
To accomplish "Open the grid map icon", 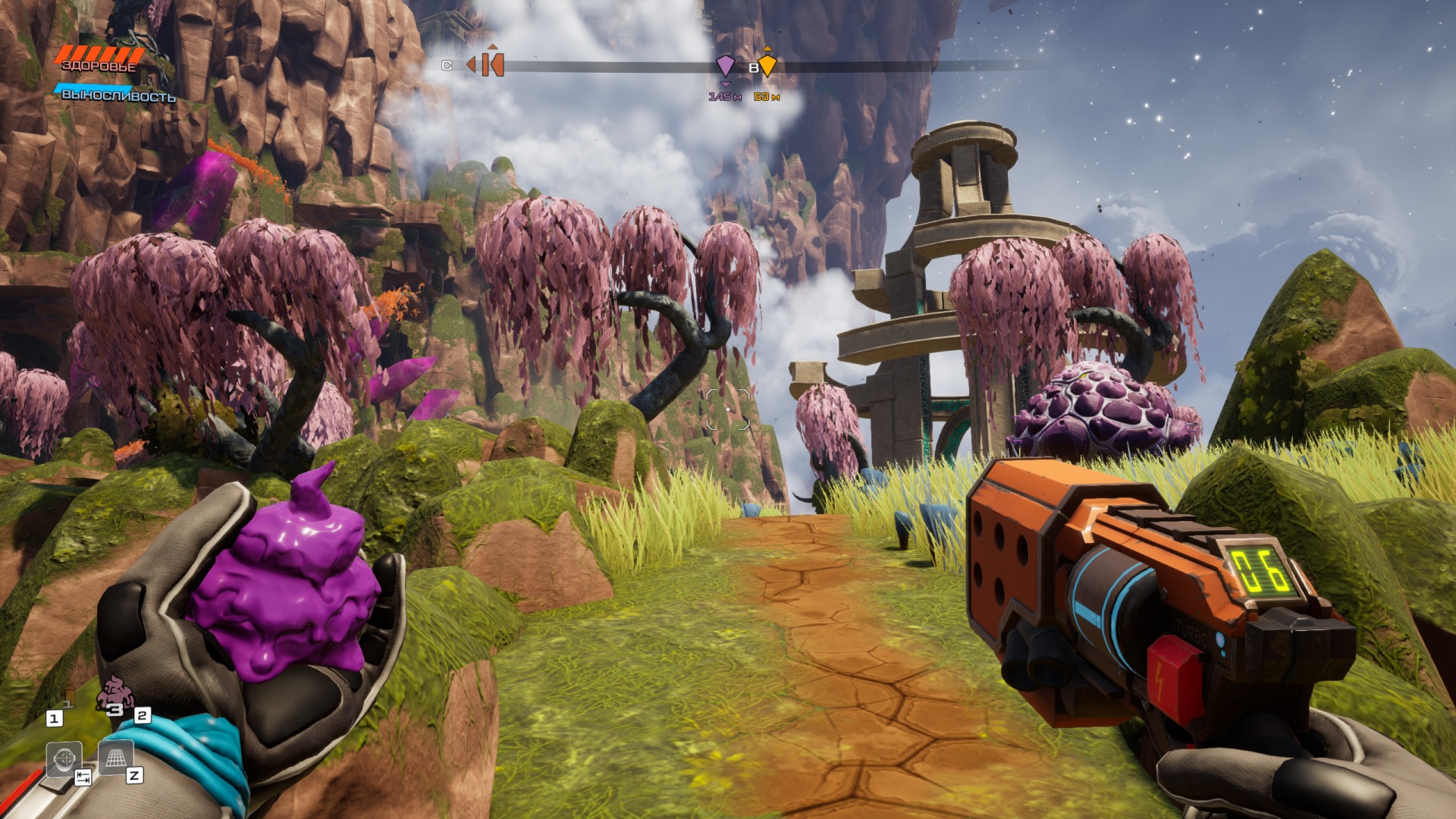I will coord(115,757).
